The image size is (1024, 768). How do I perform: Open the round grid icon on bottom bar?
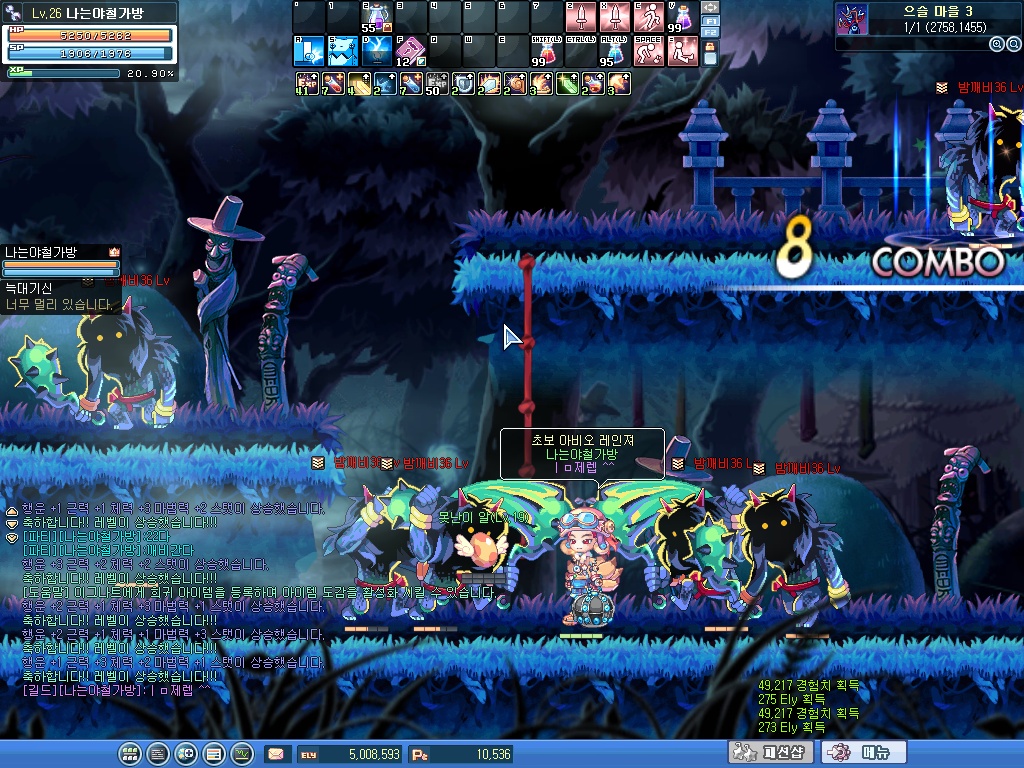[129, 753]
